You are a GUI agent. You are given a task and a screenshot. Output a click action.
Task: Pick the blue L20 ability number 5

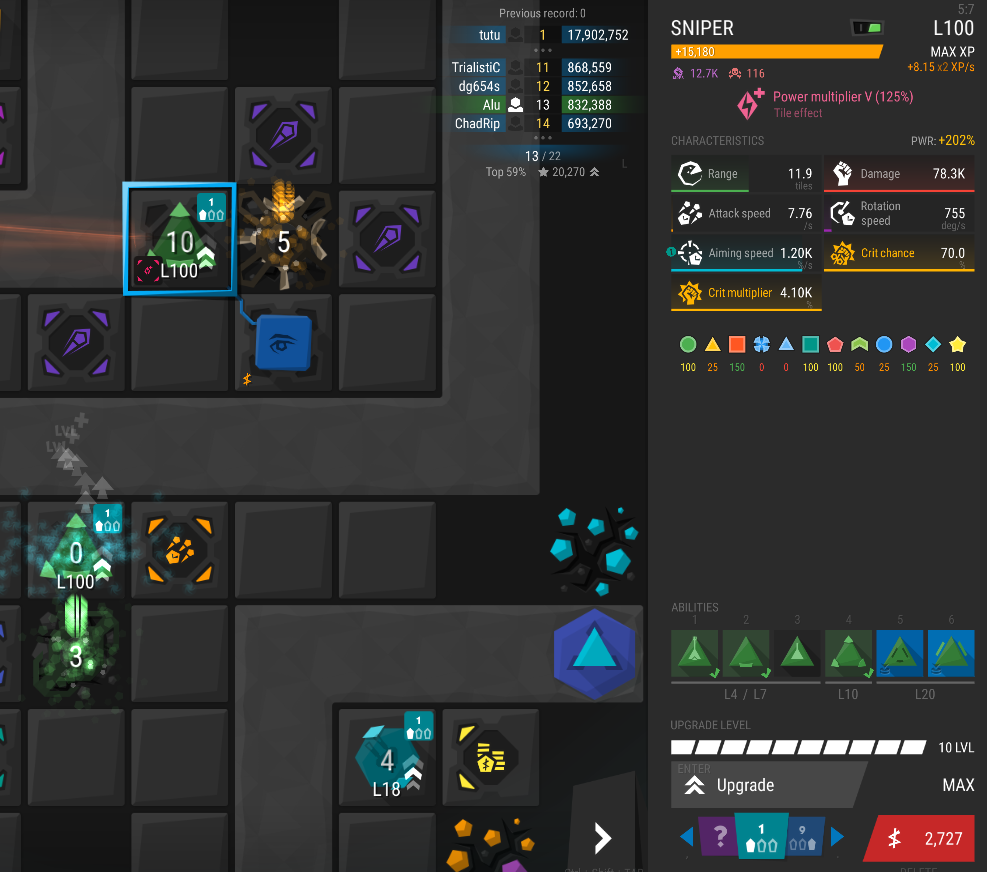tap(900, 654)
